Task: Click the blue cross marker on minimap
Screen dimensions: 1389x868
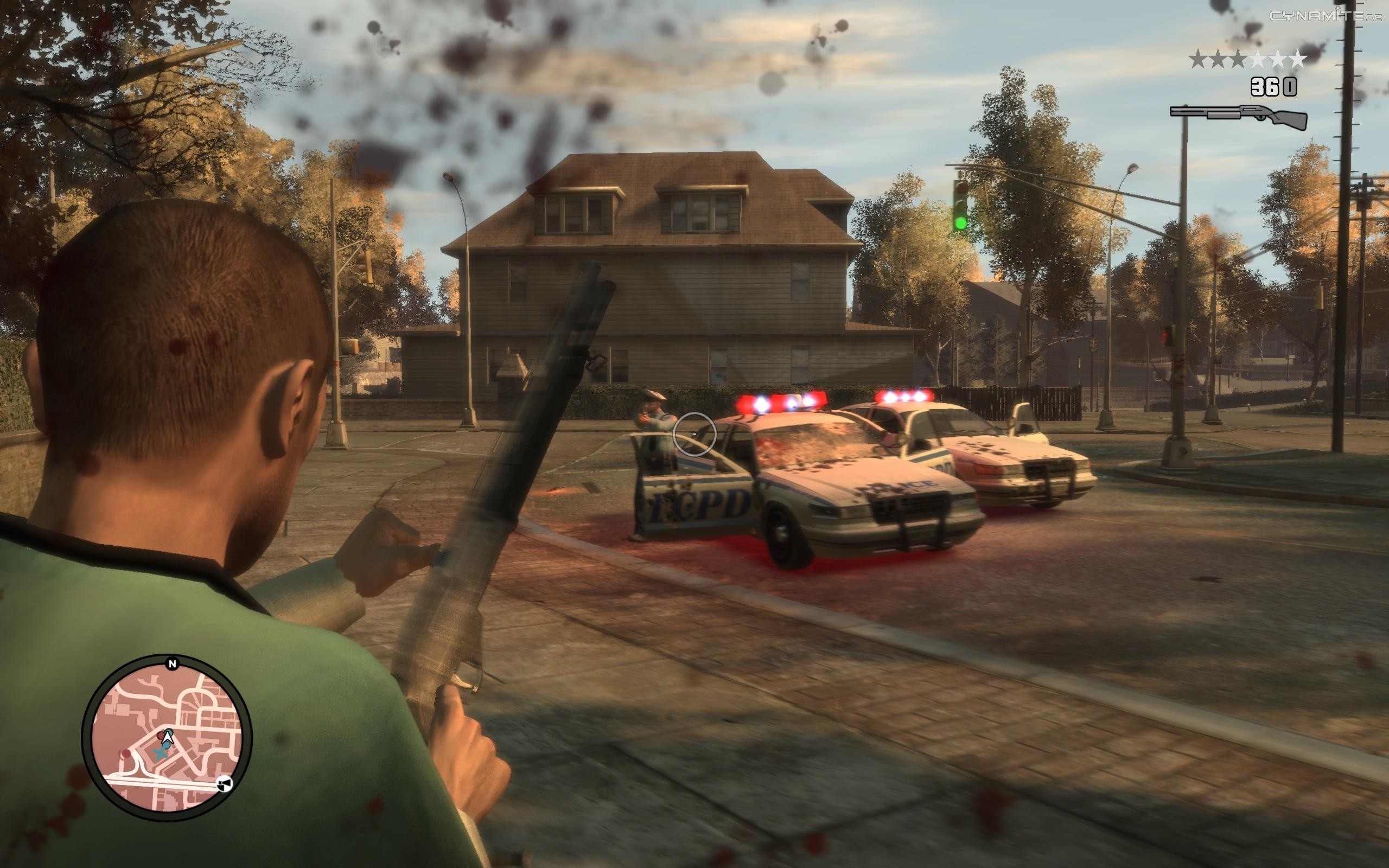Action: [163, 749]
